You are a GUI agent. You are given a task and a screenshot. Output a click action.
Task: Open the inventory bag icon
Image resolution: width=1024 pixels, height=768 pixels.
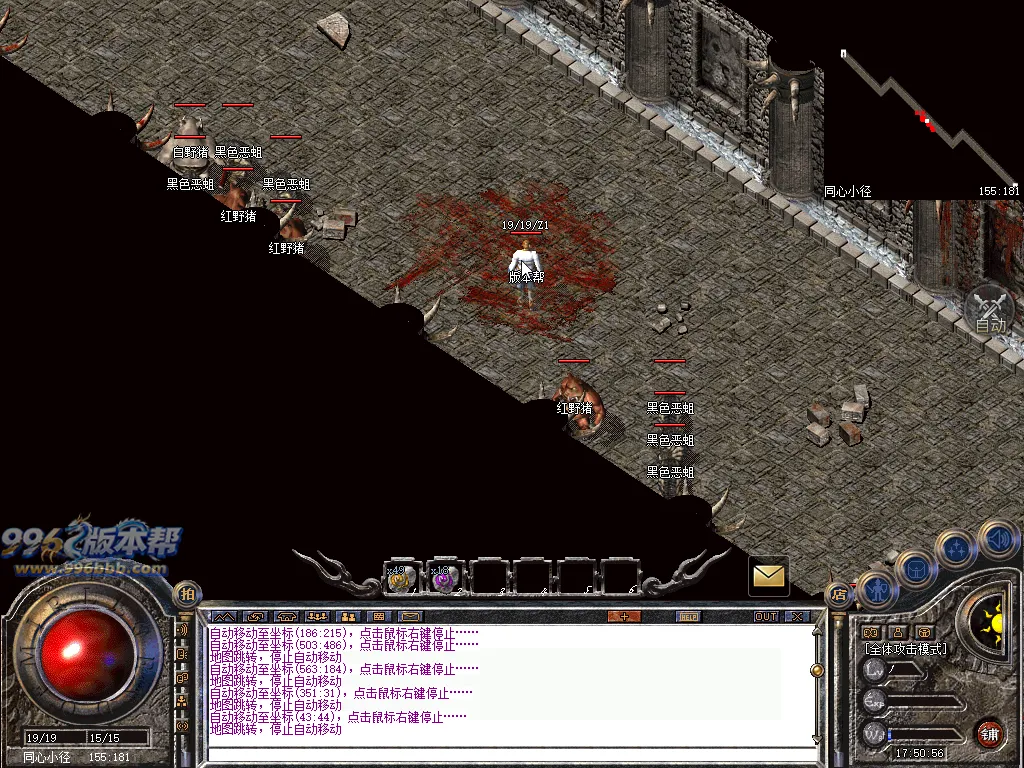tap(915, 567)
